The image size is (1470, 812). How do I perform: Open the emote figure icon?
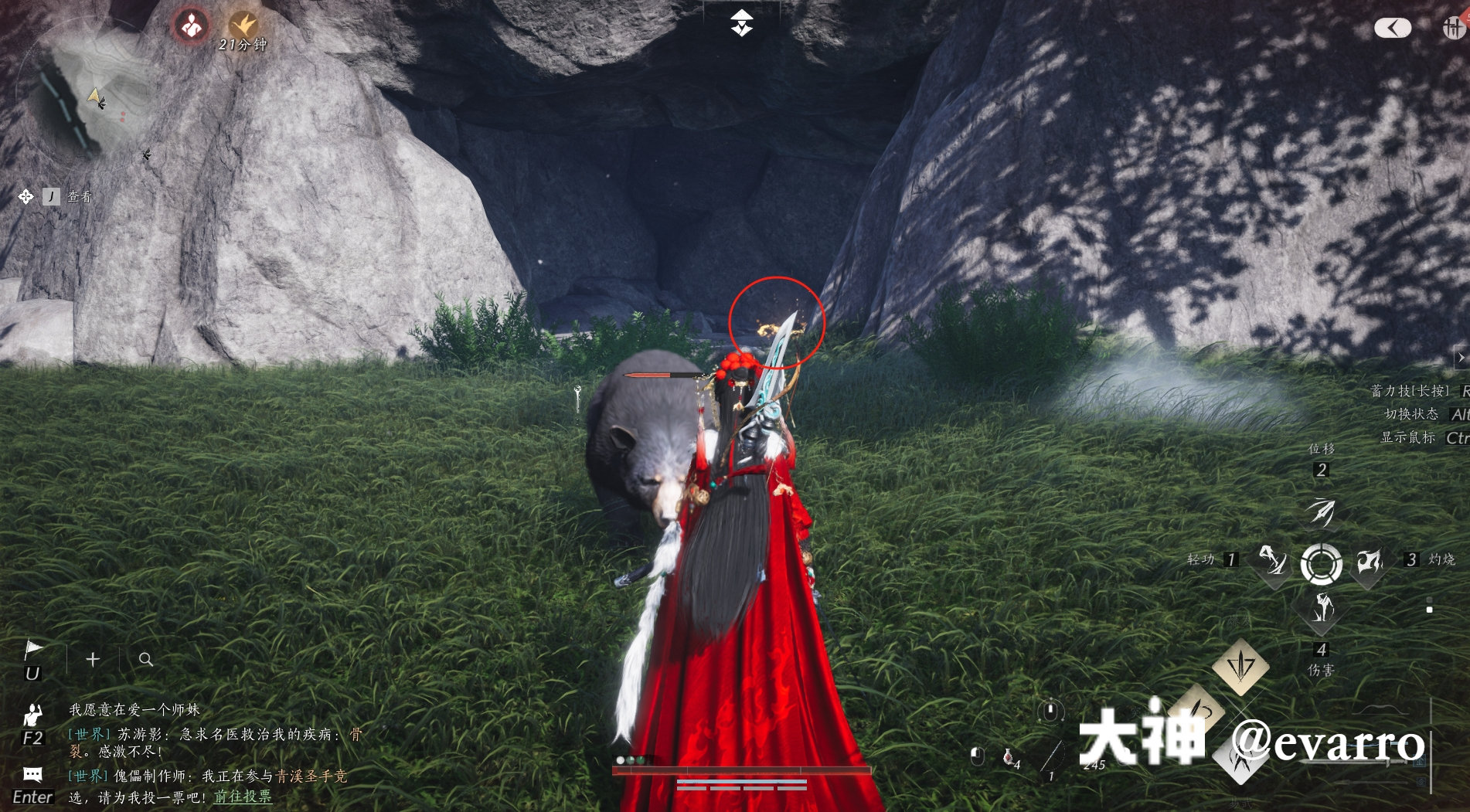point(32,714)
